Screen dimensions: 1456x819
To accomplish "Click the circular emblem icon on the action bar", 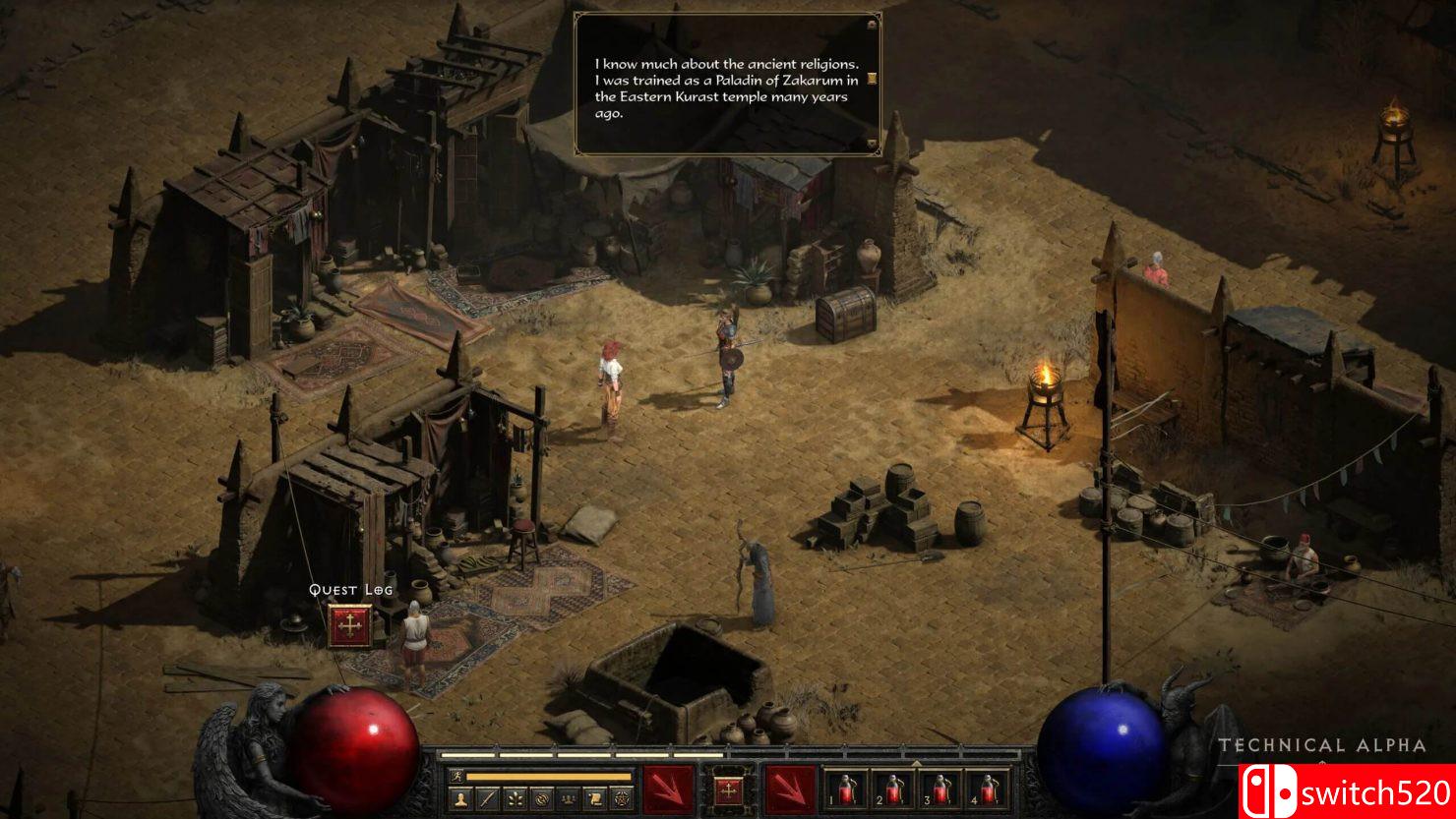I will [x=540, y=798].
